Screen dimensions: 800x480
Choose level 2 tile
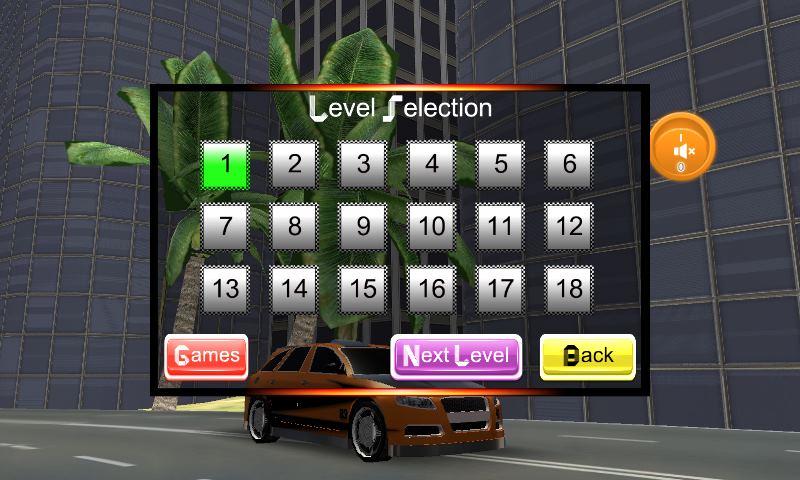(294, 164)
